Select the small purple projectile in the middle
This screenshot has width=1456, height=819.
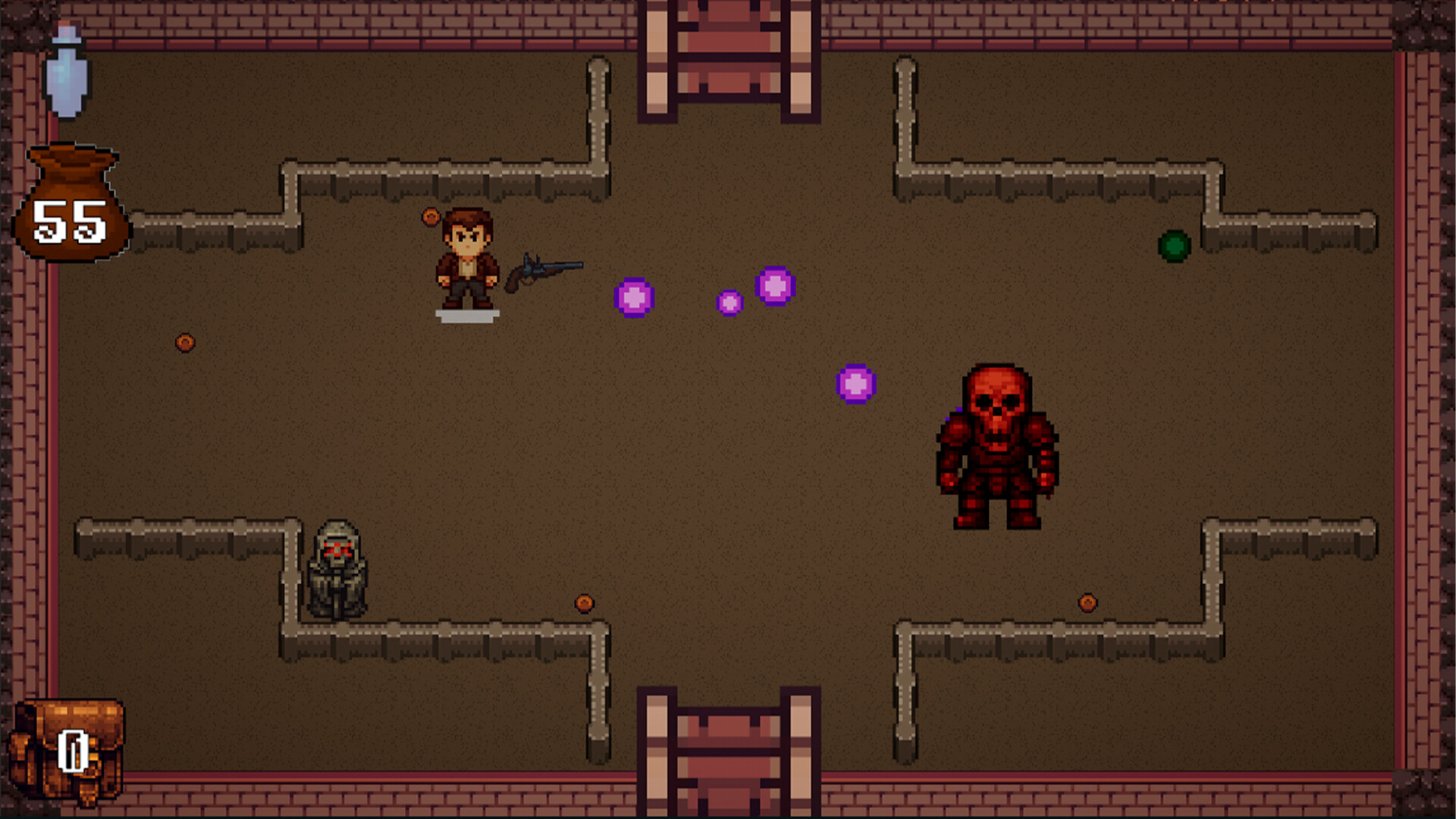pos(730,302)
